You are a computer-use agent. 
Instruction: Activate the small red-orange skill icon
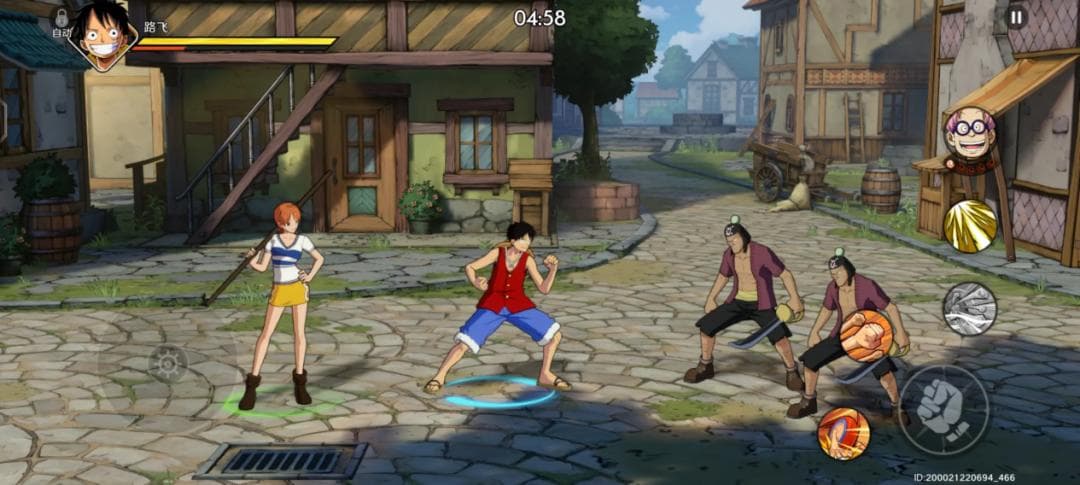(843, 433)
